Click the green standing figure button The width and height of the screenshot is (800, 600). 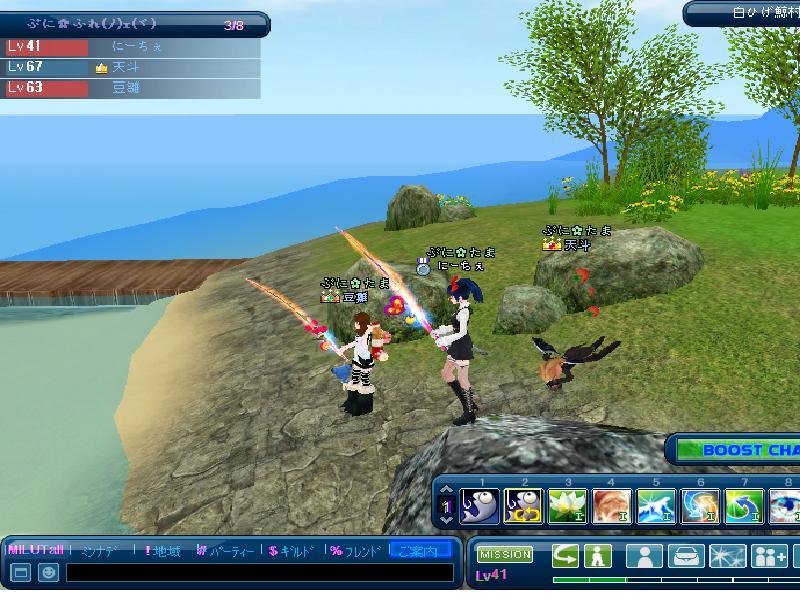click(x=598, y=556)
